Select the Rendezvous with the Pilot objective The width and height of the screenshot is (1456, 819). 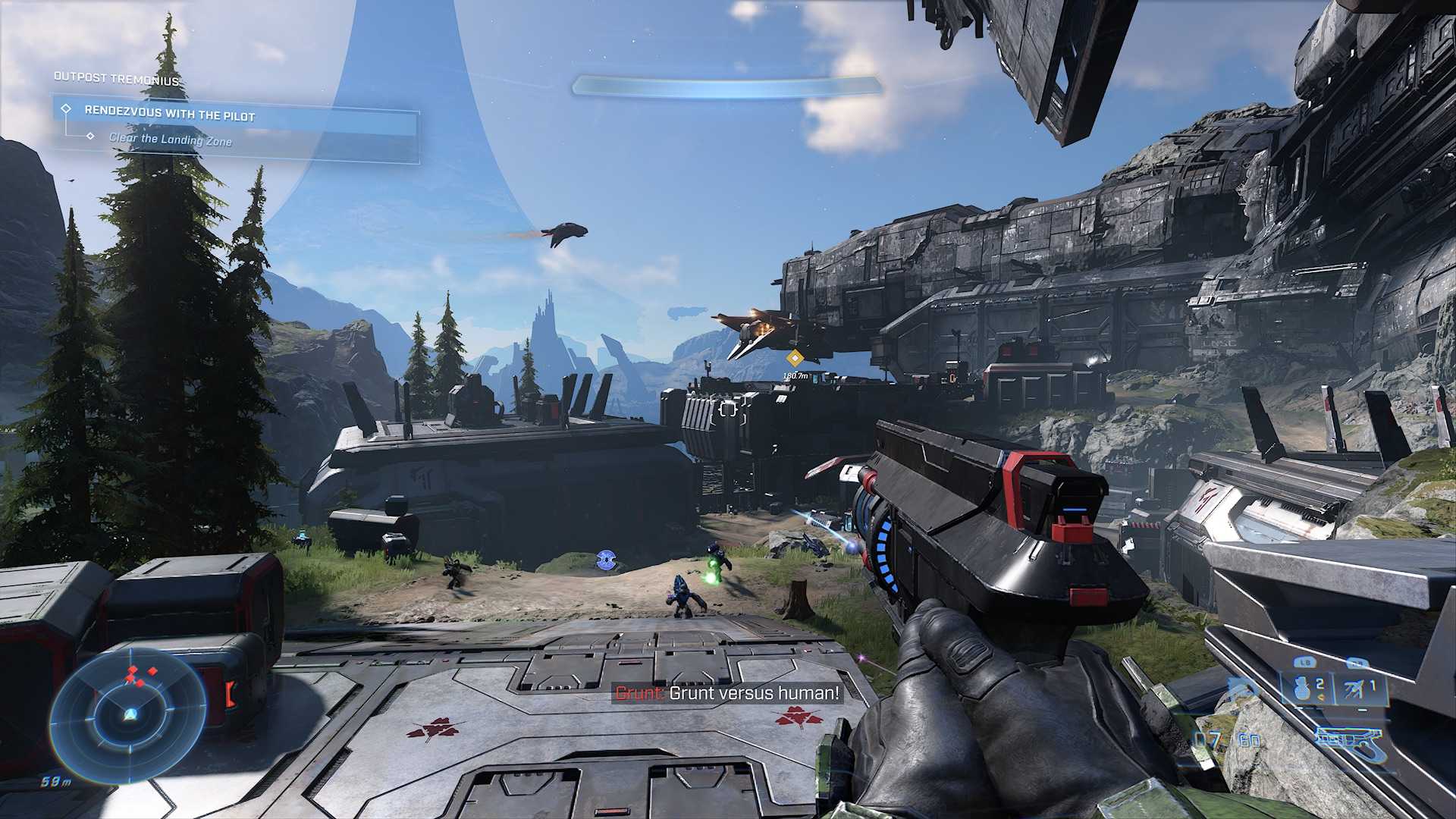click(169, 113)
